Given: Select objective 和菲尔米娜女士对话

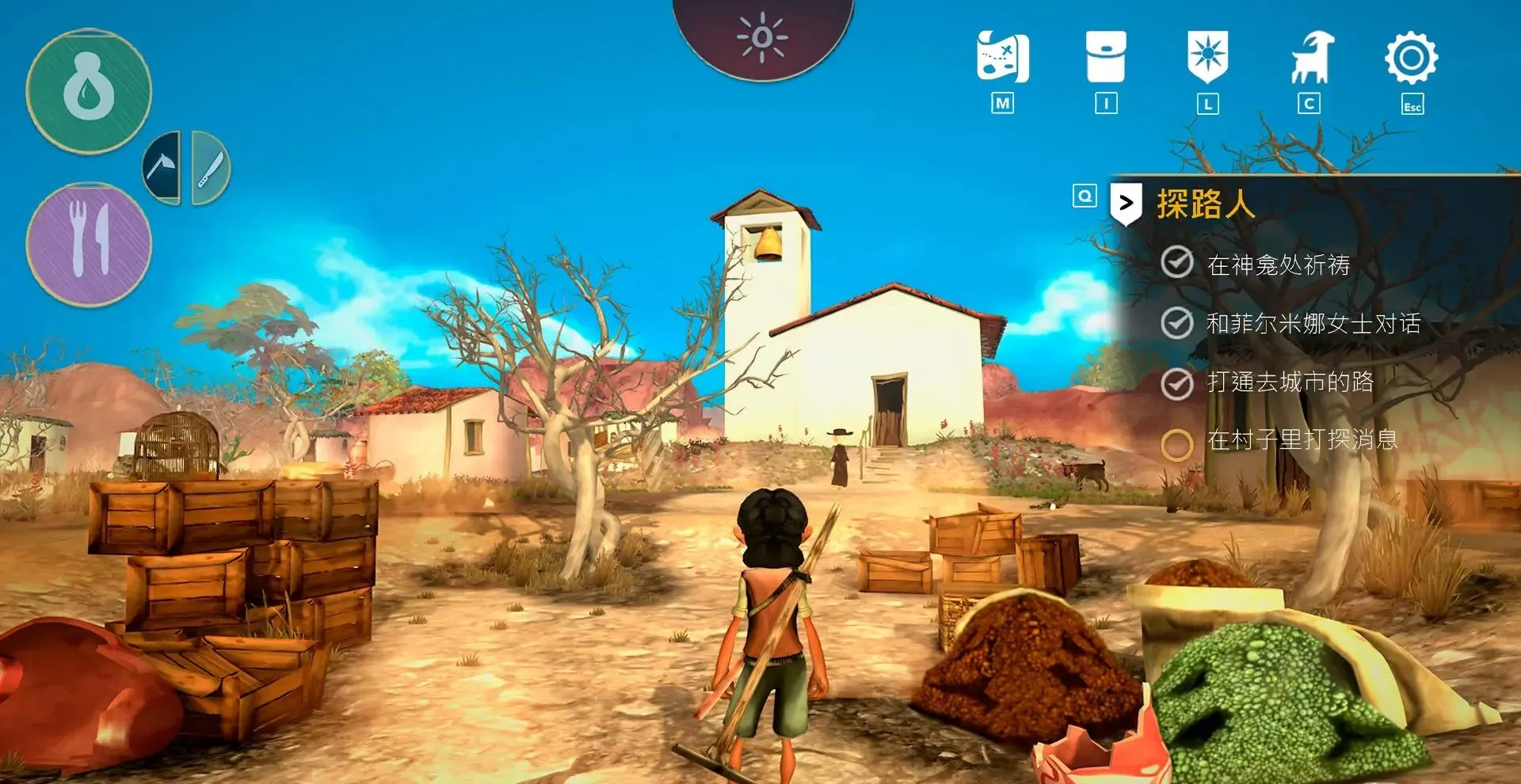Looking at the screenshot, I should pyautogui.click(x=1313, y=323).
